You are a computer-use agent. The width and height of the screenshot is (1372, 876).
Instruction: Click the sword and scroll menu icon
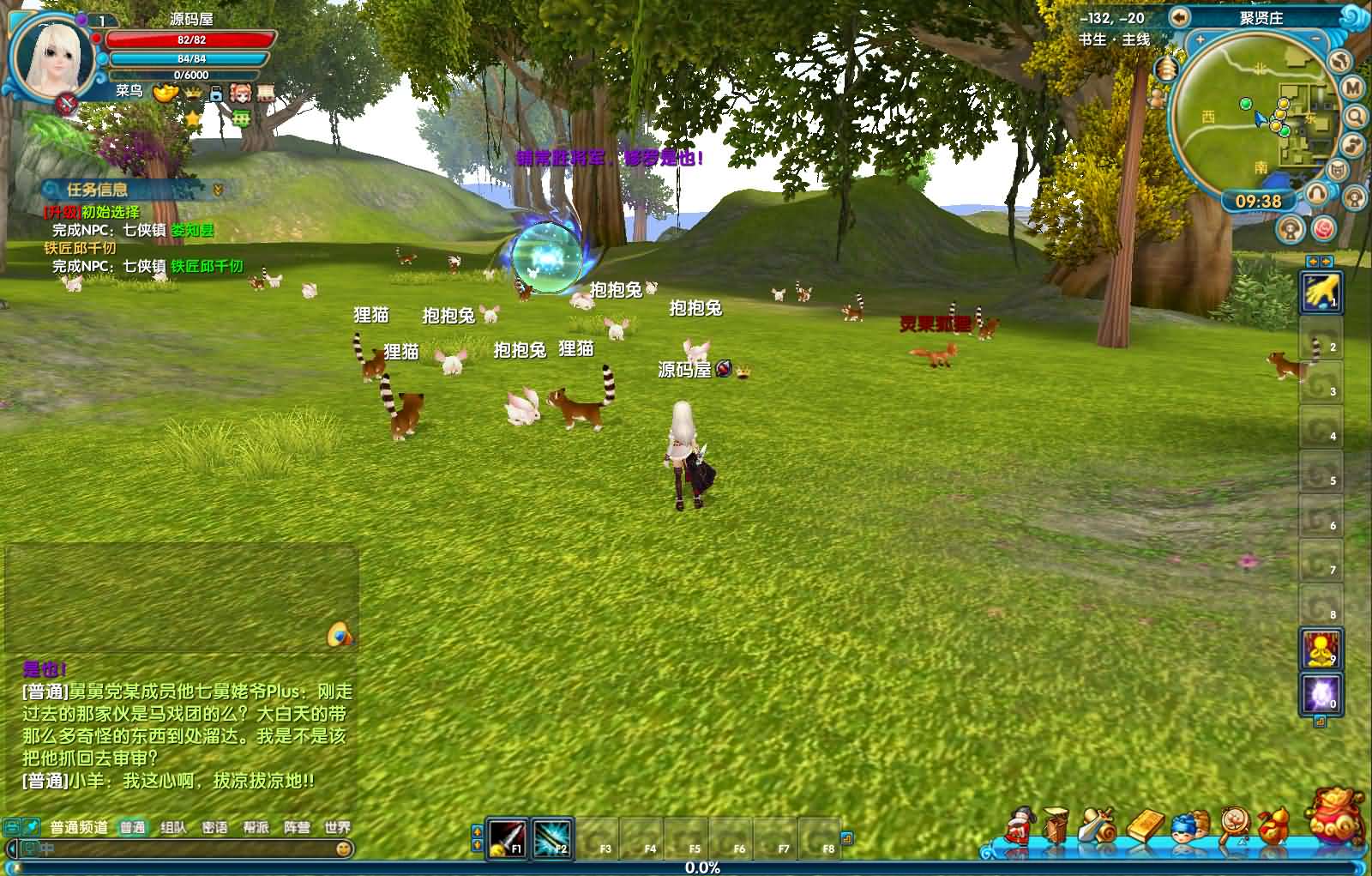1099,826
